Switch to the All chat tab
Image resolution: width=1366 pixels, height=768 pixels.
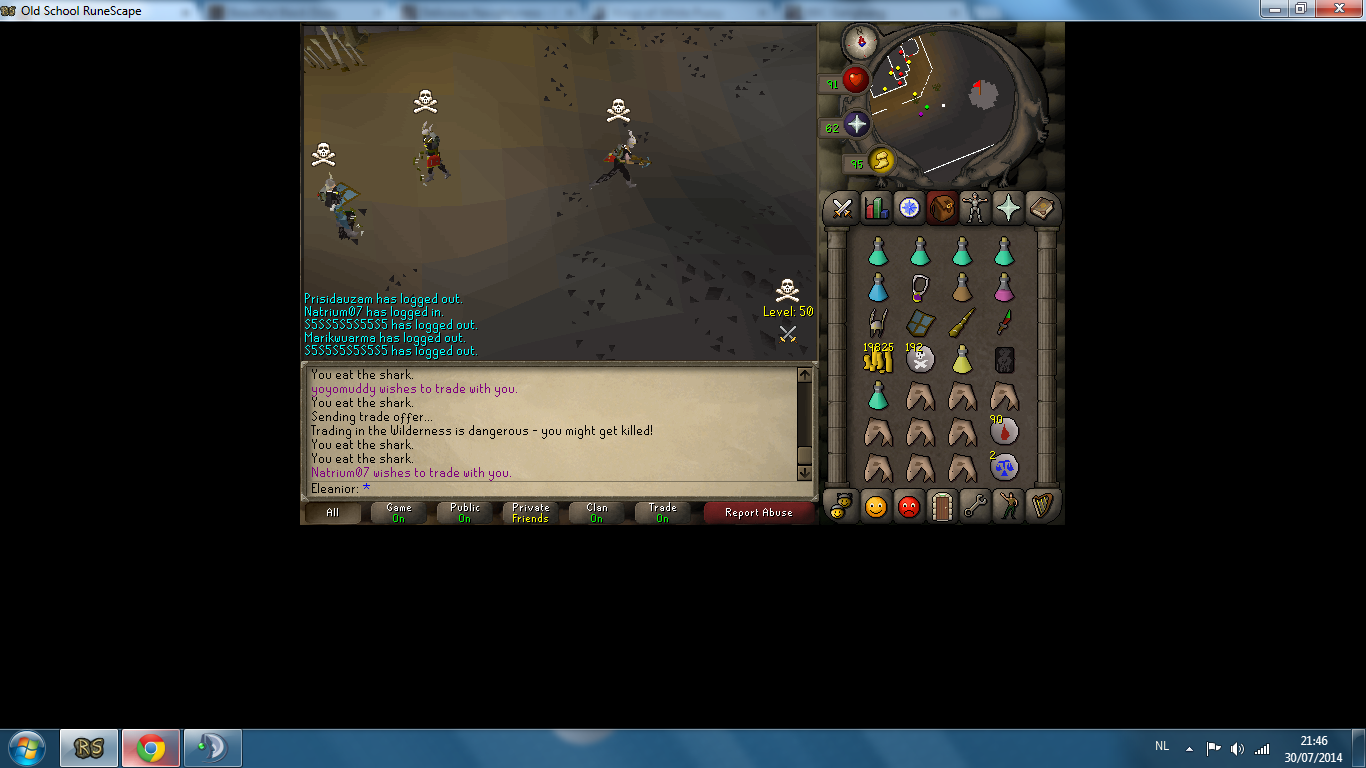332,512
